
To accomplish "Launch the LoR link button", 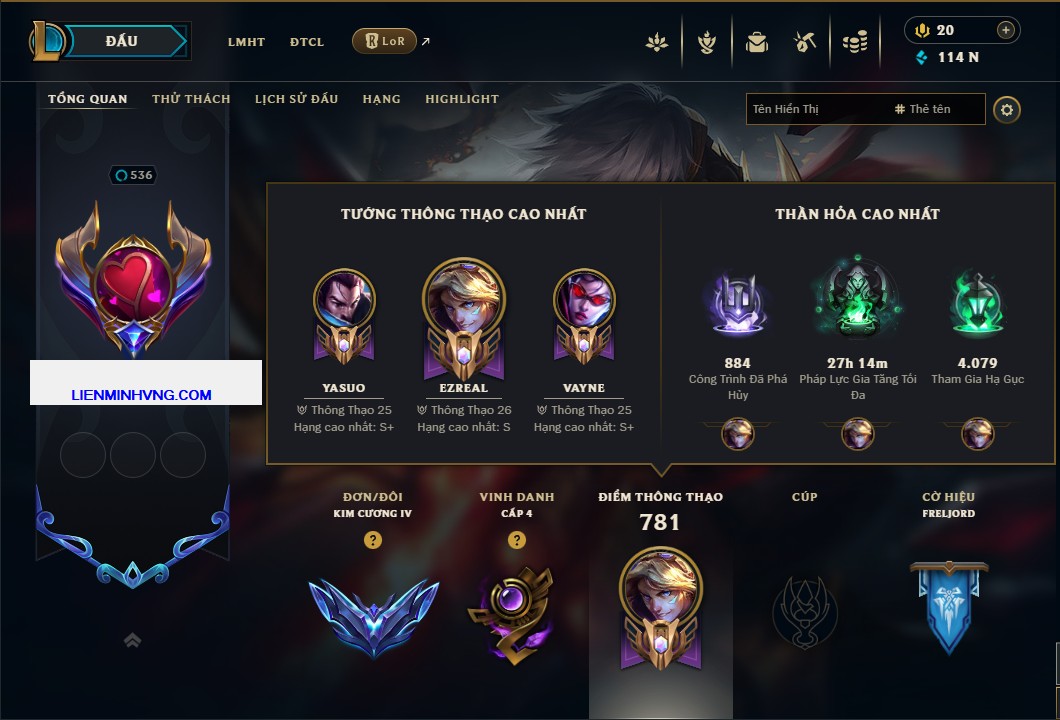I will (x=384, y=41).
